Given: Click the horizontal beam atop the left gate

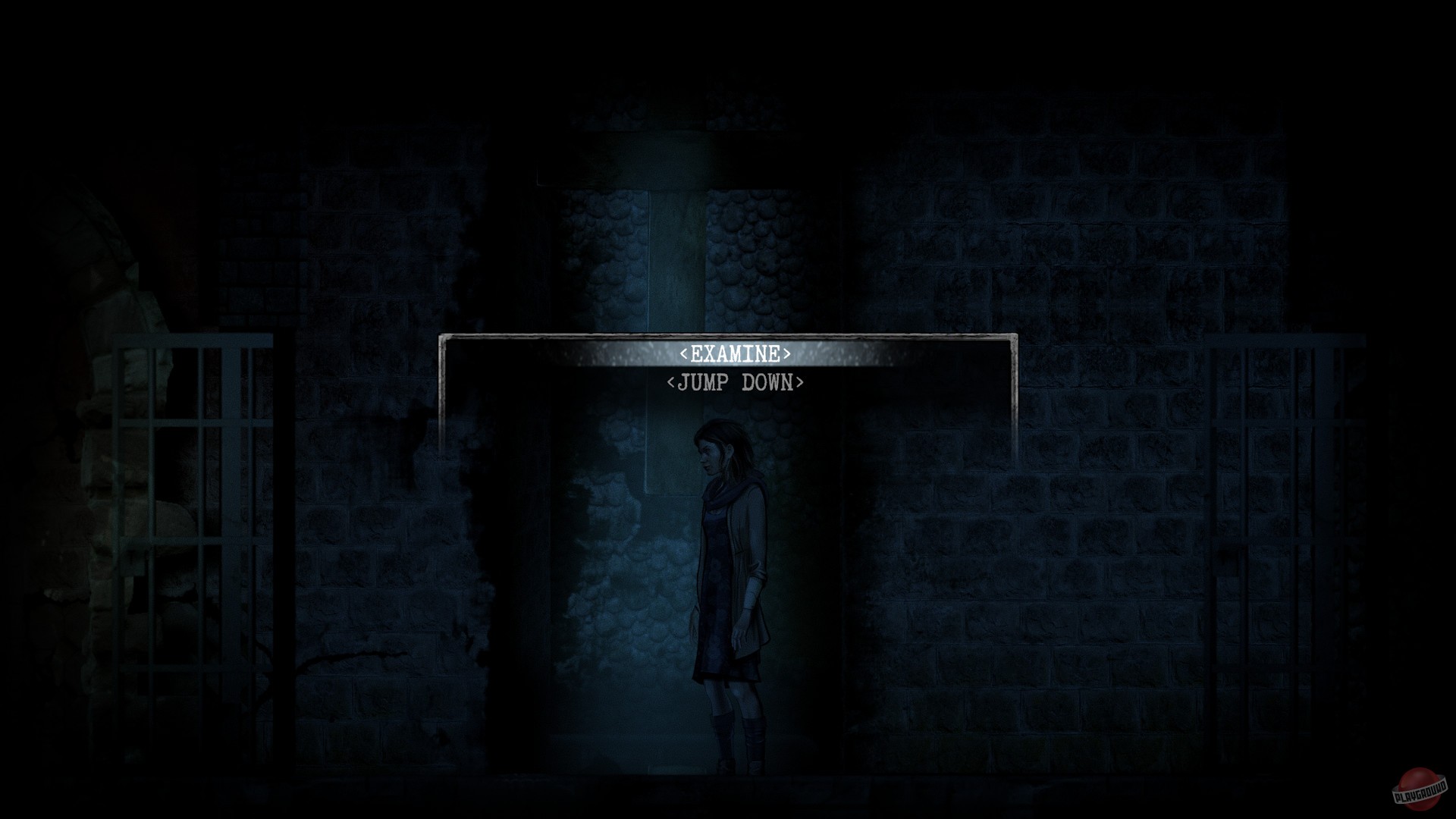Looking at the screenshot, I should [193, 340].
